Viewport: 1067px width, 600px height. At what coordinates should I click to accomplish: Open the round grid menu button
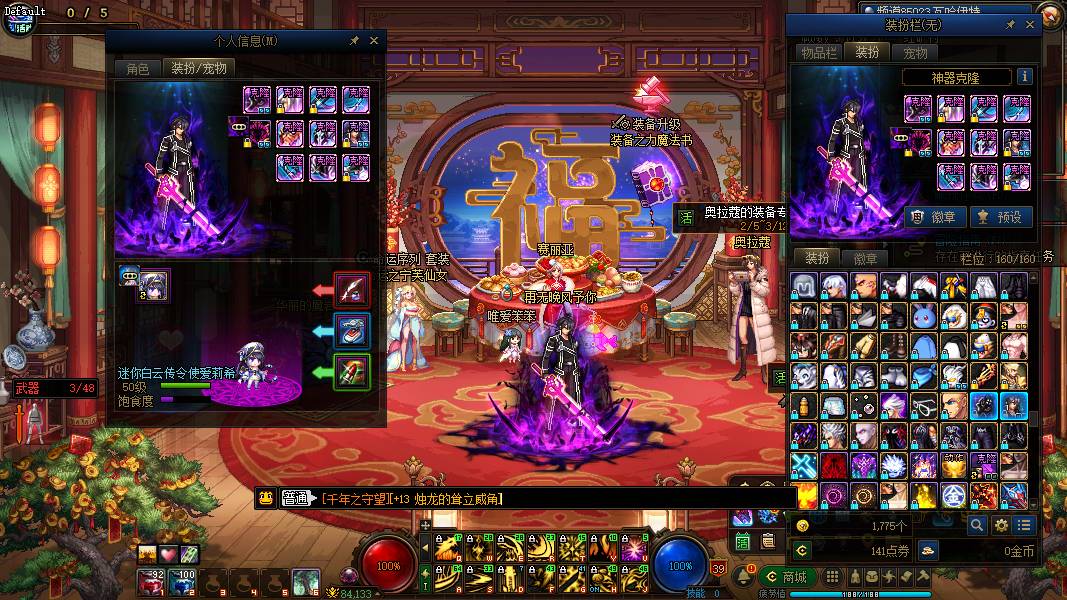tap(832, 577)
